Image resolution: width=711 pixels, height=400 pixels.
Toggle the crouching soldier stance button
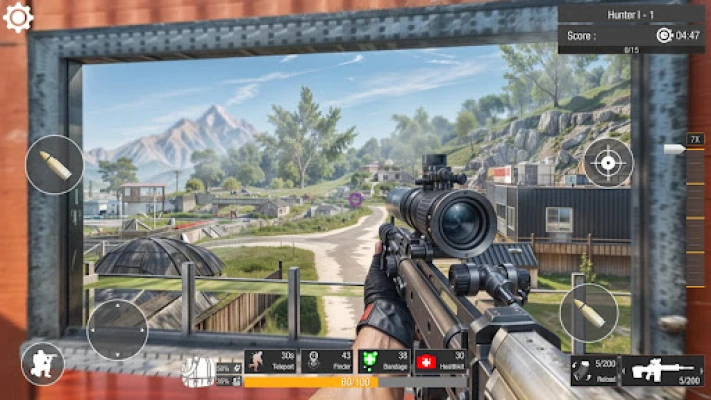pos(43,363)
